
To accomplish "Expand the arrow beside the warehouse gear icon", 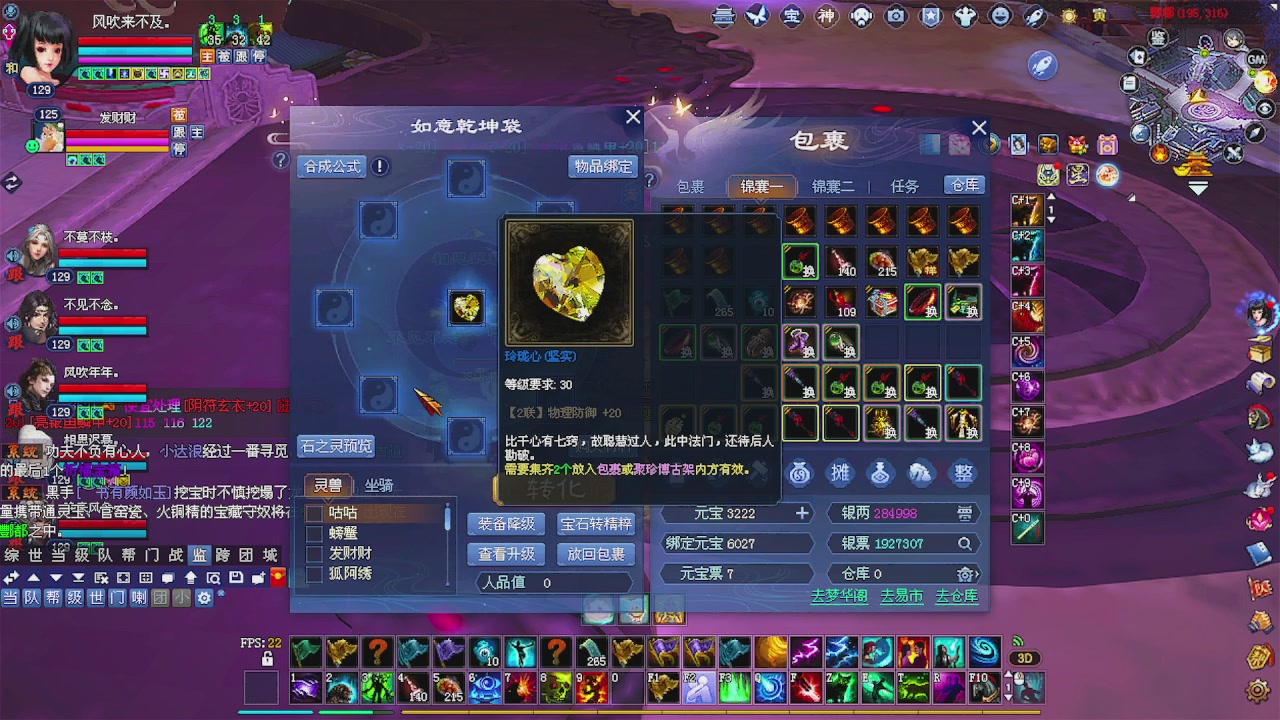I will [x=976, y=575].
